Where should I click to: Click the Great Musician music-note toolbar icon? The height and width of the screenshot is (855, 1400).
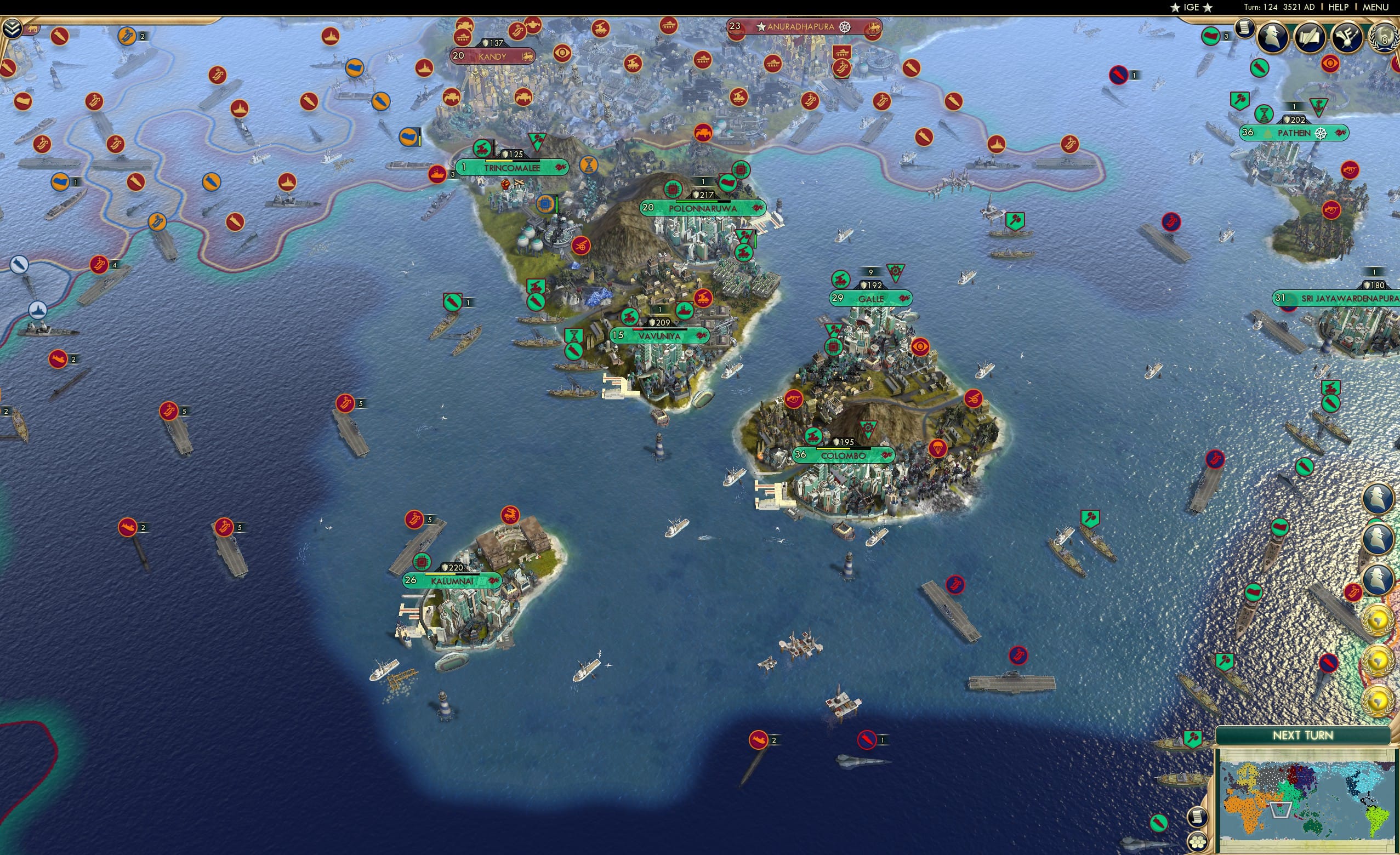click(x=1347, y=38)
